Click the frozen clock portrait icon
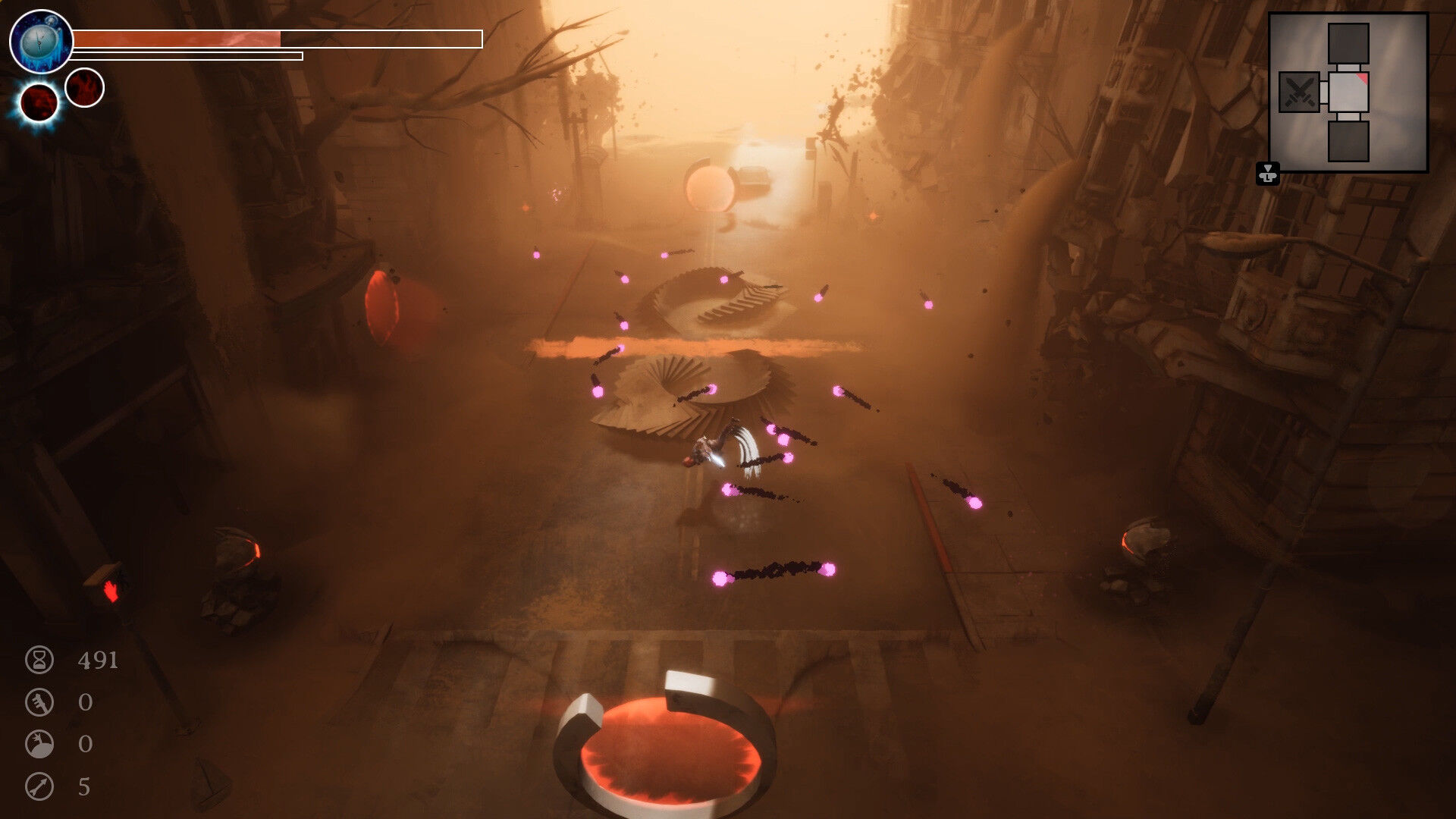Viewport: 1456px width, 819px height. point(41,42)
